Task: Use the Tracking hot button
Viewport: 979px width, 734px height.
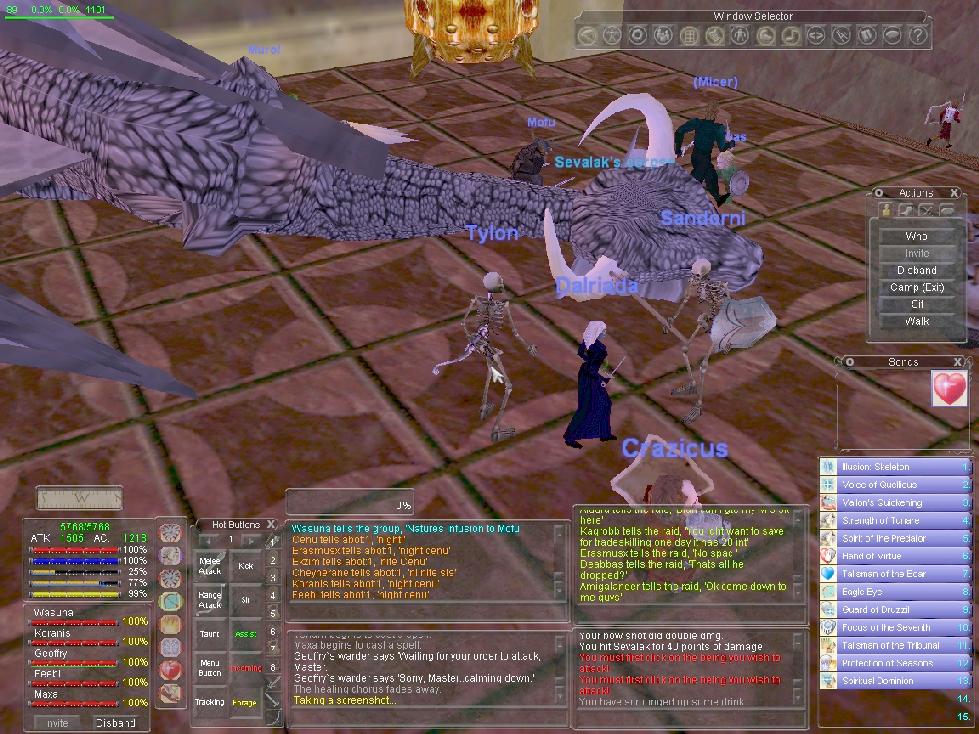Action: [x=210, y=702]
